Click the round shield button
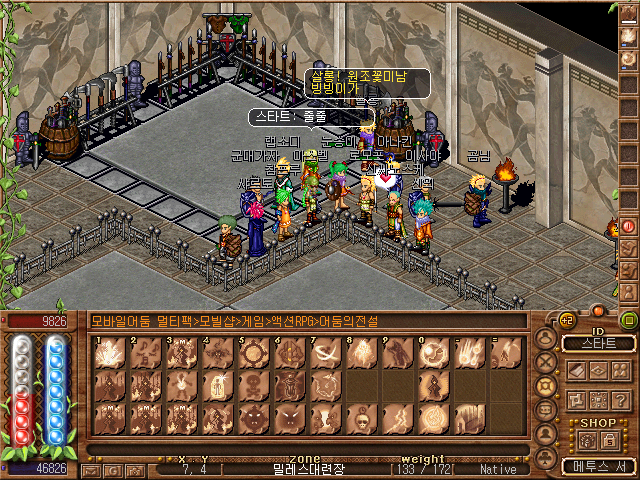The width and height of the screenshot is (640, 480). 546,385
